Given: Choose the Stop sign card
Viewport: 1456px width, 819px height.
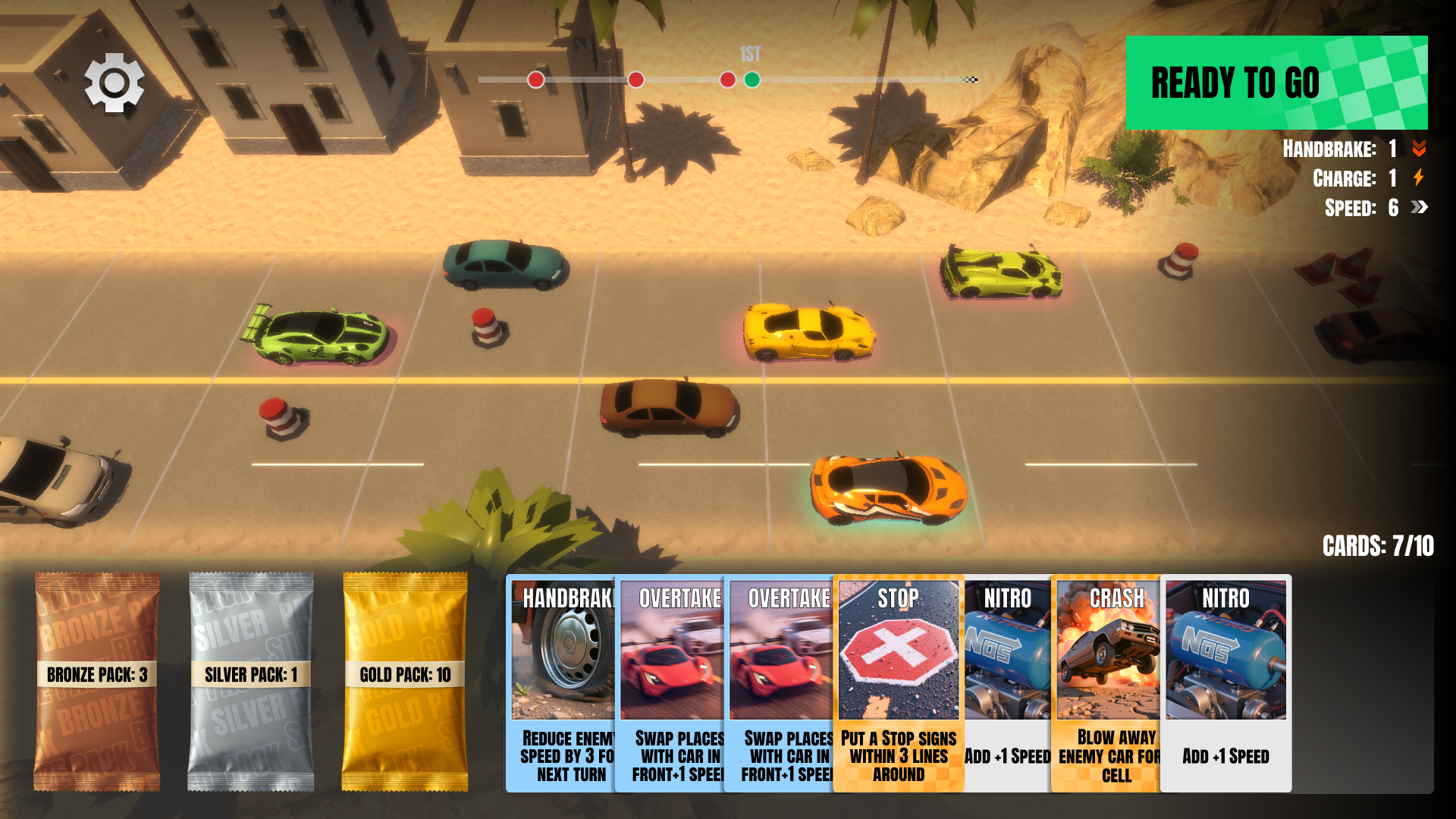Looking at the screenshot, I should (x=898, y=682).
